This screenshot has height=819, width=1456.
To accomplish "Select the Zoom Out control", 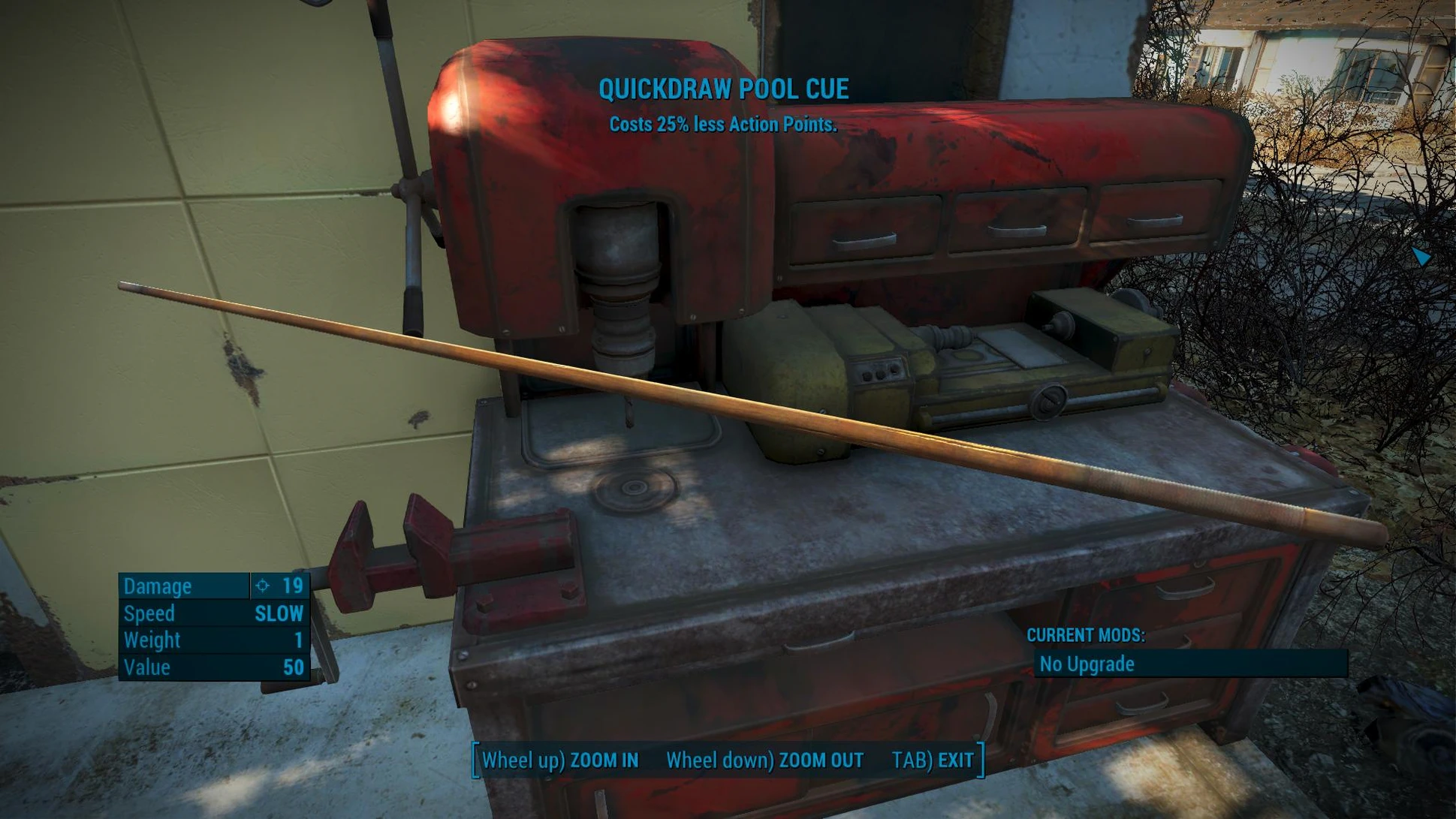I will pos(764,760).
